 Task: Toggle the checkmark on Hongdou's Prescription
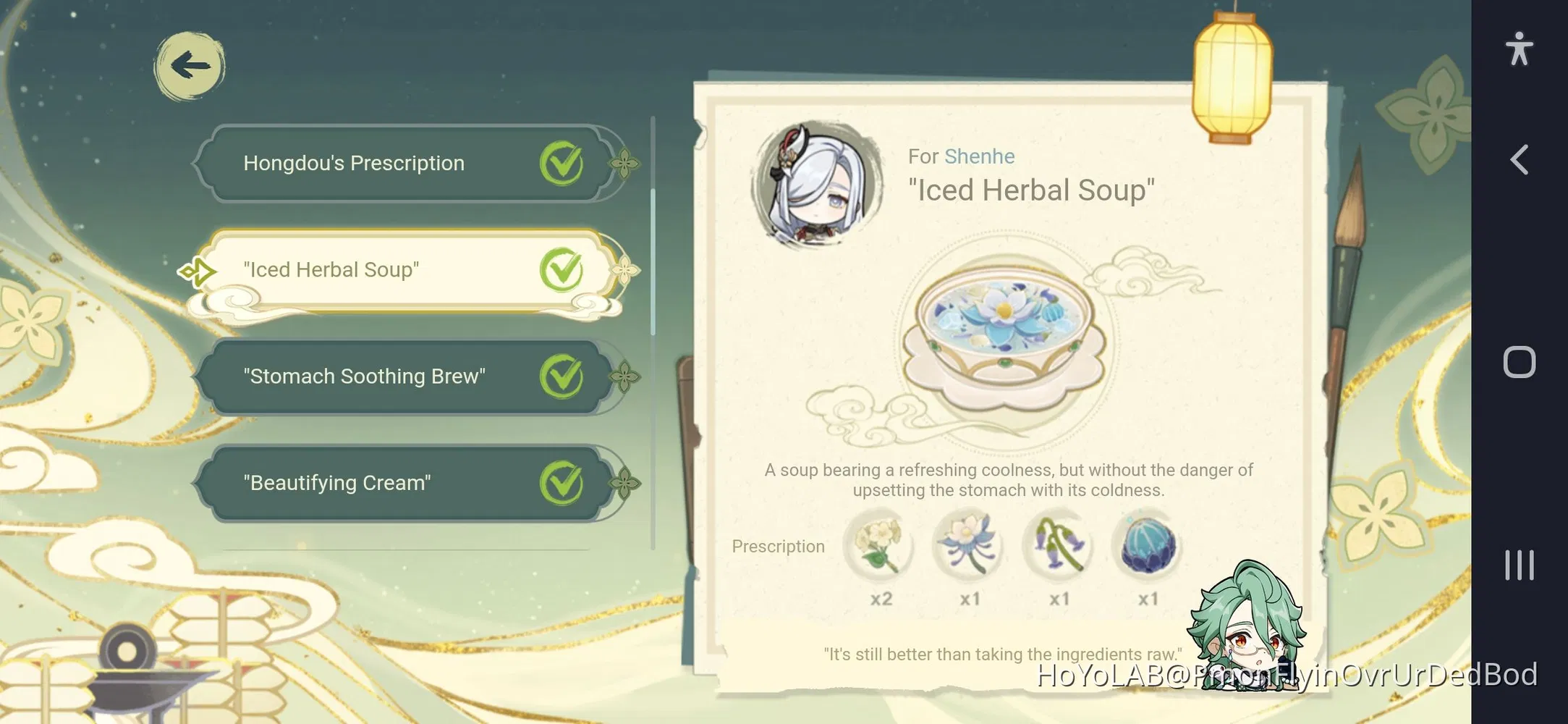pyautogui.click(x=561, y=162)
